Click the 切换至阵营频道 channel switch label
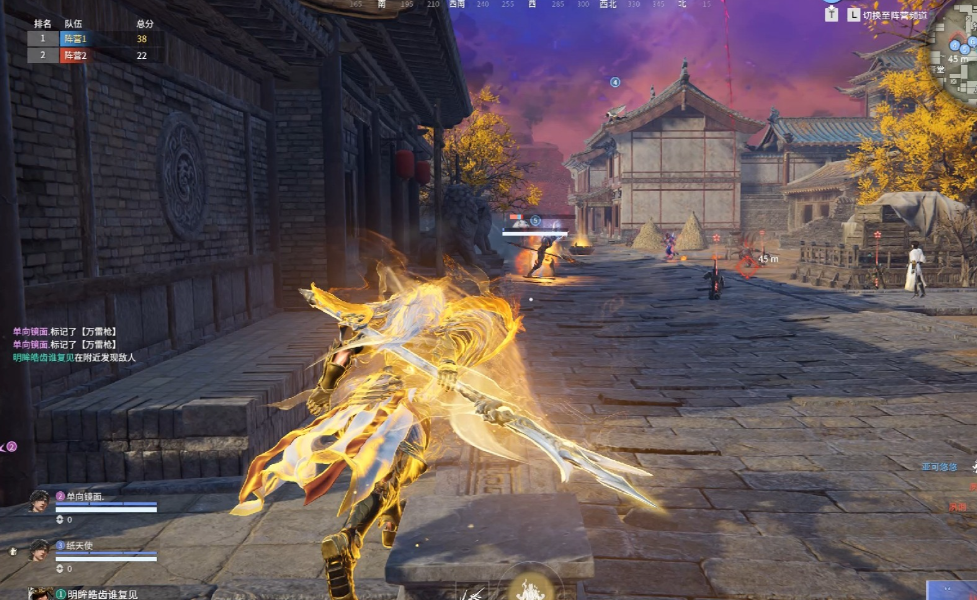The width and height of the screenshot is (977, 600). pyautogui.click(x=894, y=16)
